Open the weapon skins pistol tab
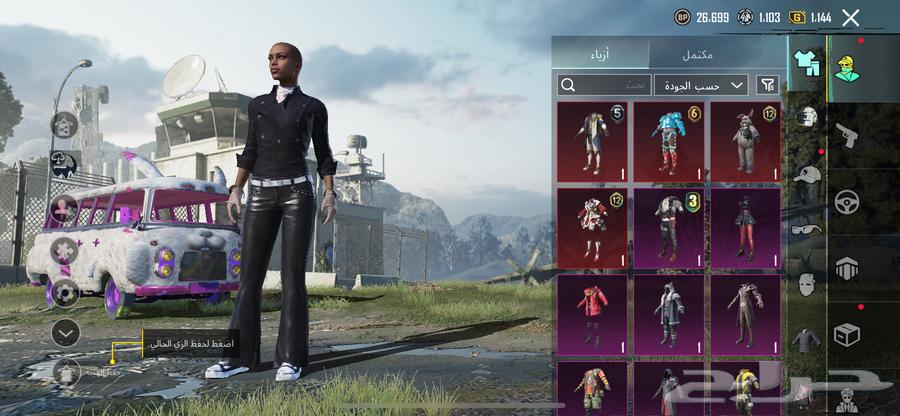Viewport: 900px width, 416px height. pyautogui.click(x=846, y=135)
